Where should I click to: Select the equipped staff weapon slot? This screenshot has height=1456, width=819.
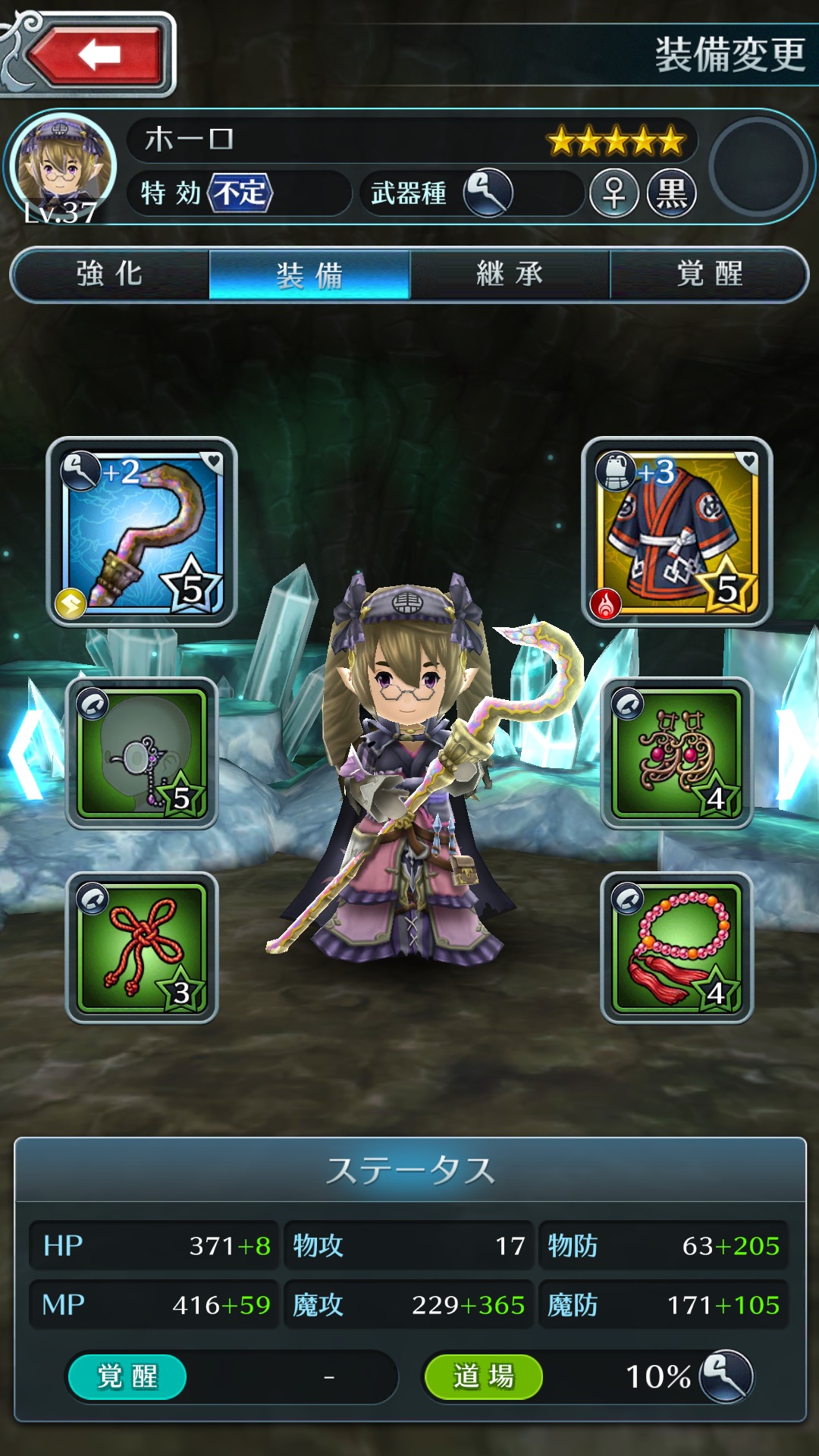click(x=143, y=532)
